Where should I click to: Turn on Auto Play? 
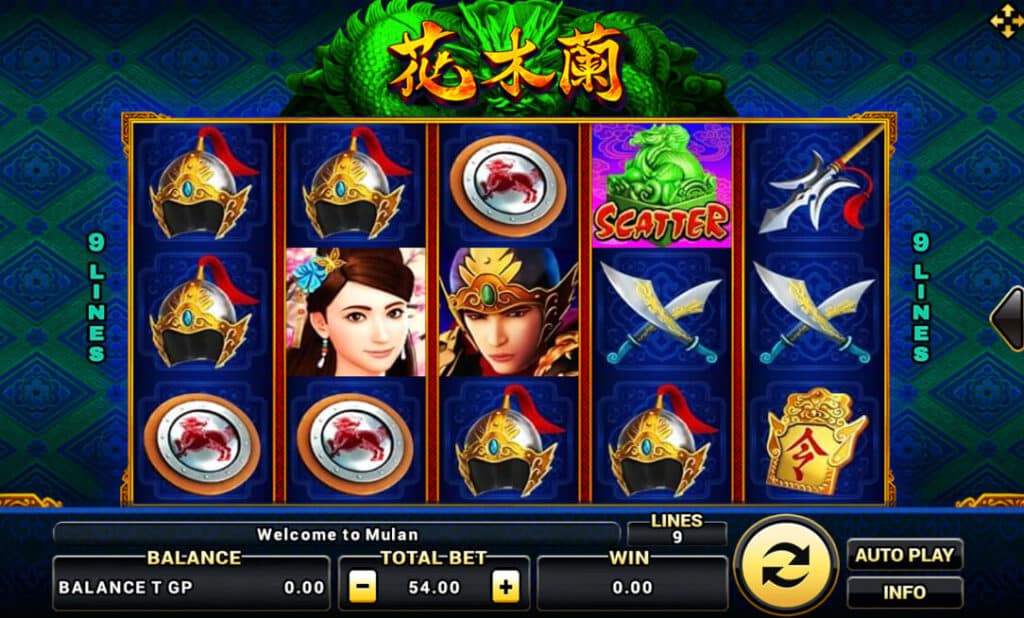(905, 555)
